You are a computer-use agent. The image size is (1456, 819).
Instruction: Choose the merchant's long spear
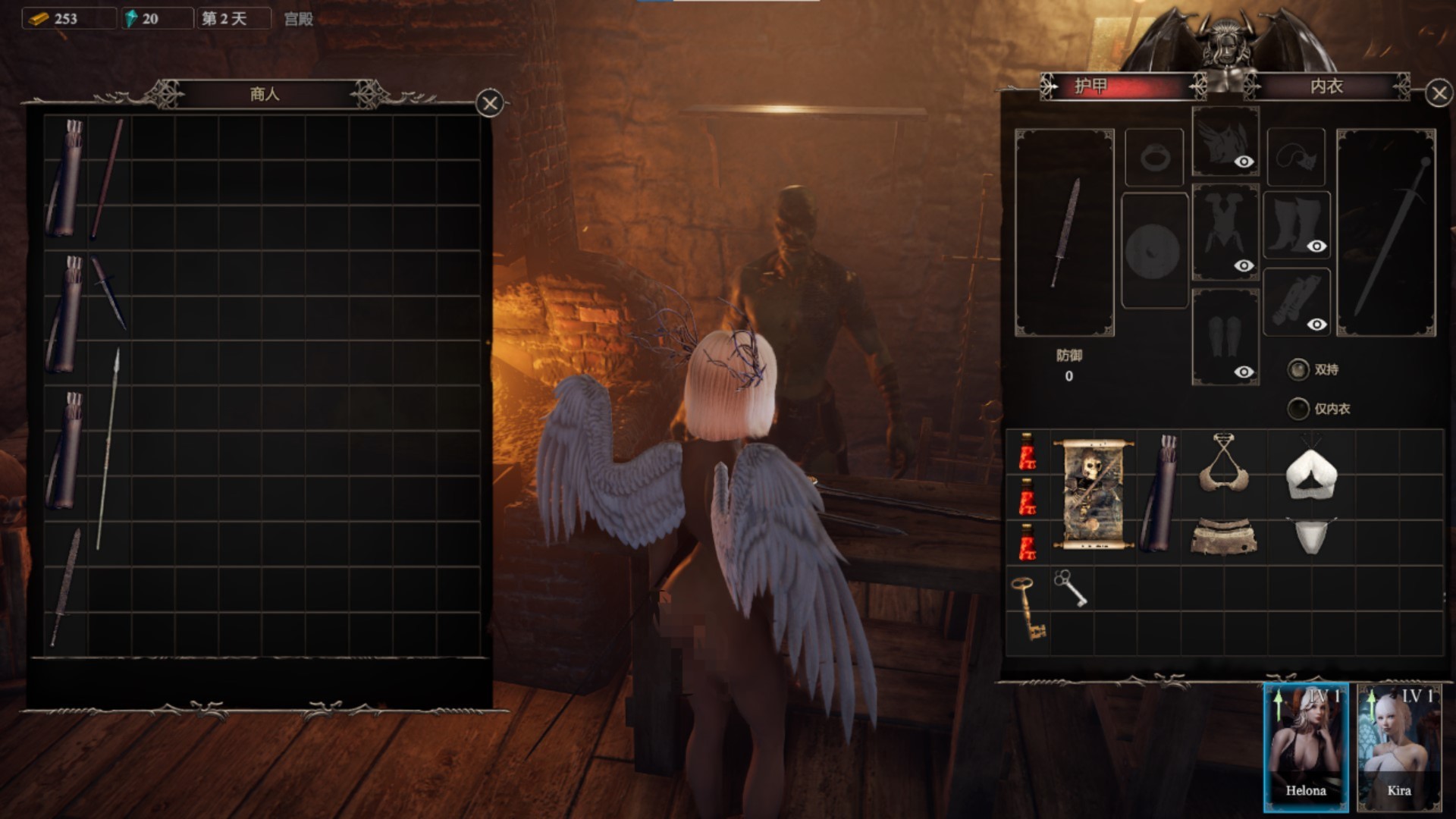click(108, 447)
